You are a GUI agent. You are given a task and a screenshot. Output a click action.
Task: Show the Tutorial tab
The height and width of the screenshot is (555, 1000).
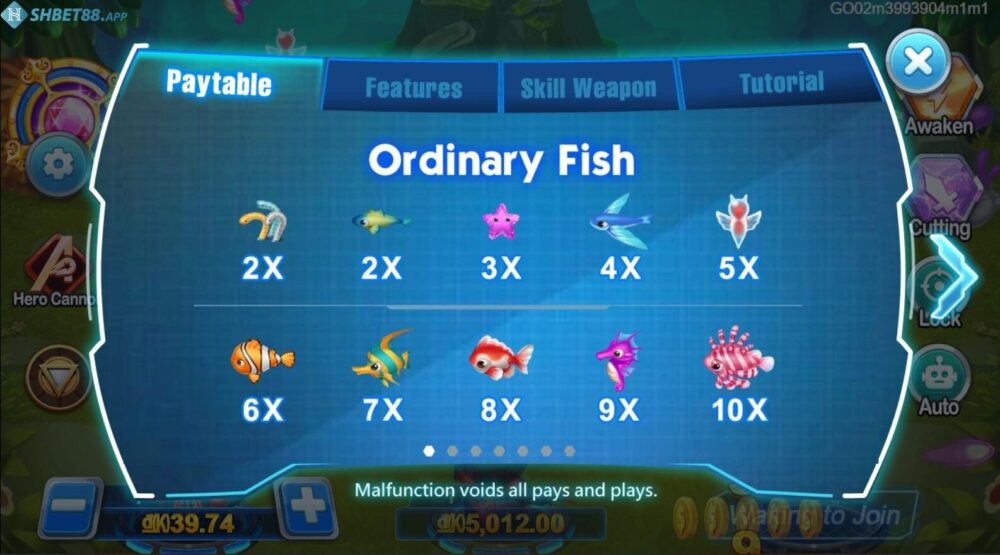point(780,84)
